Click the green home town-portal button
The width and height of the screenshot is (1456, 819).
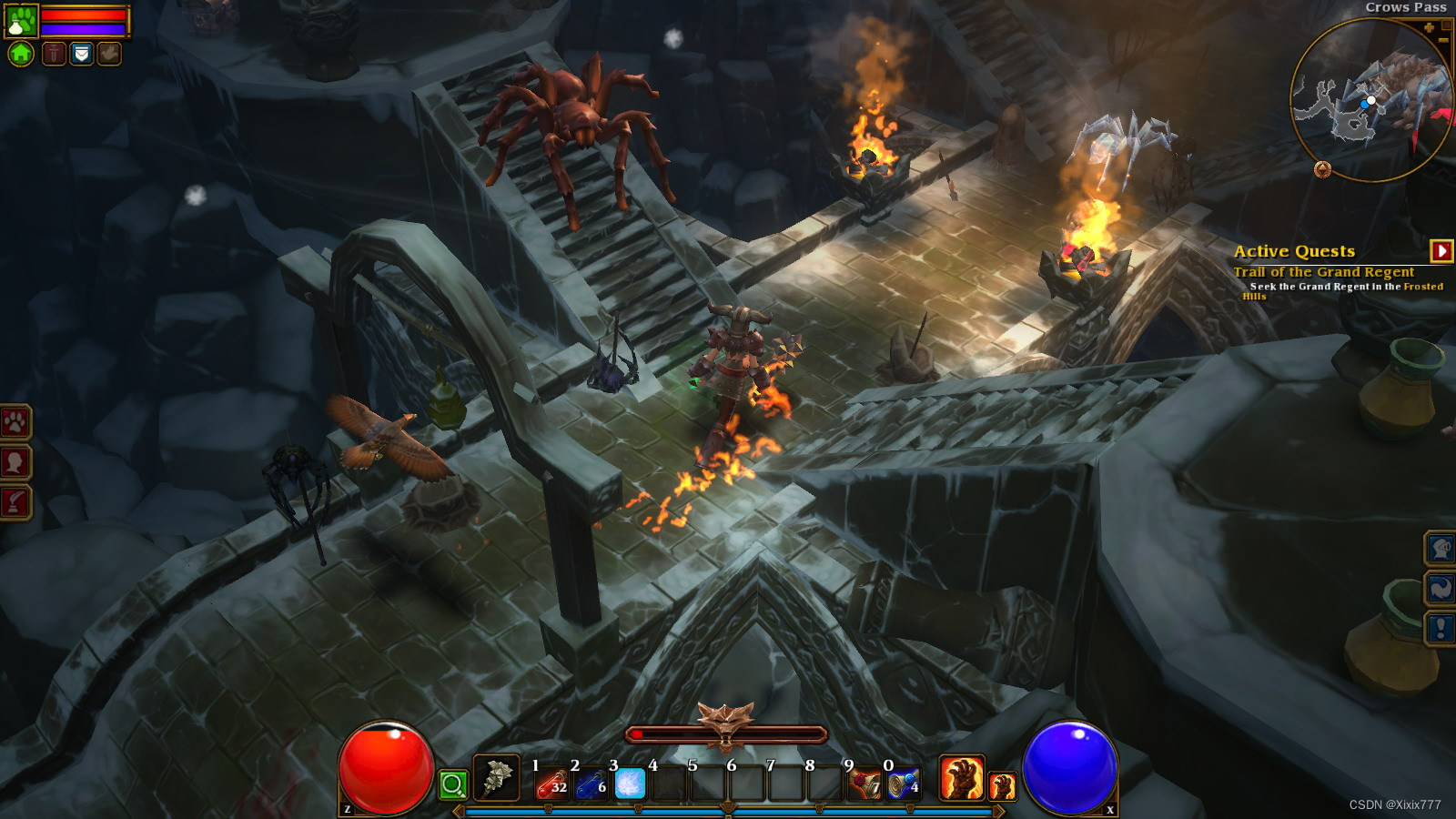[21, 55]
